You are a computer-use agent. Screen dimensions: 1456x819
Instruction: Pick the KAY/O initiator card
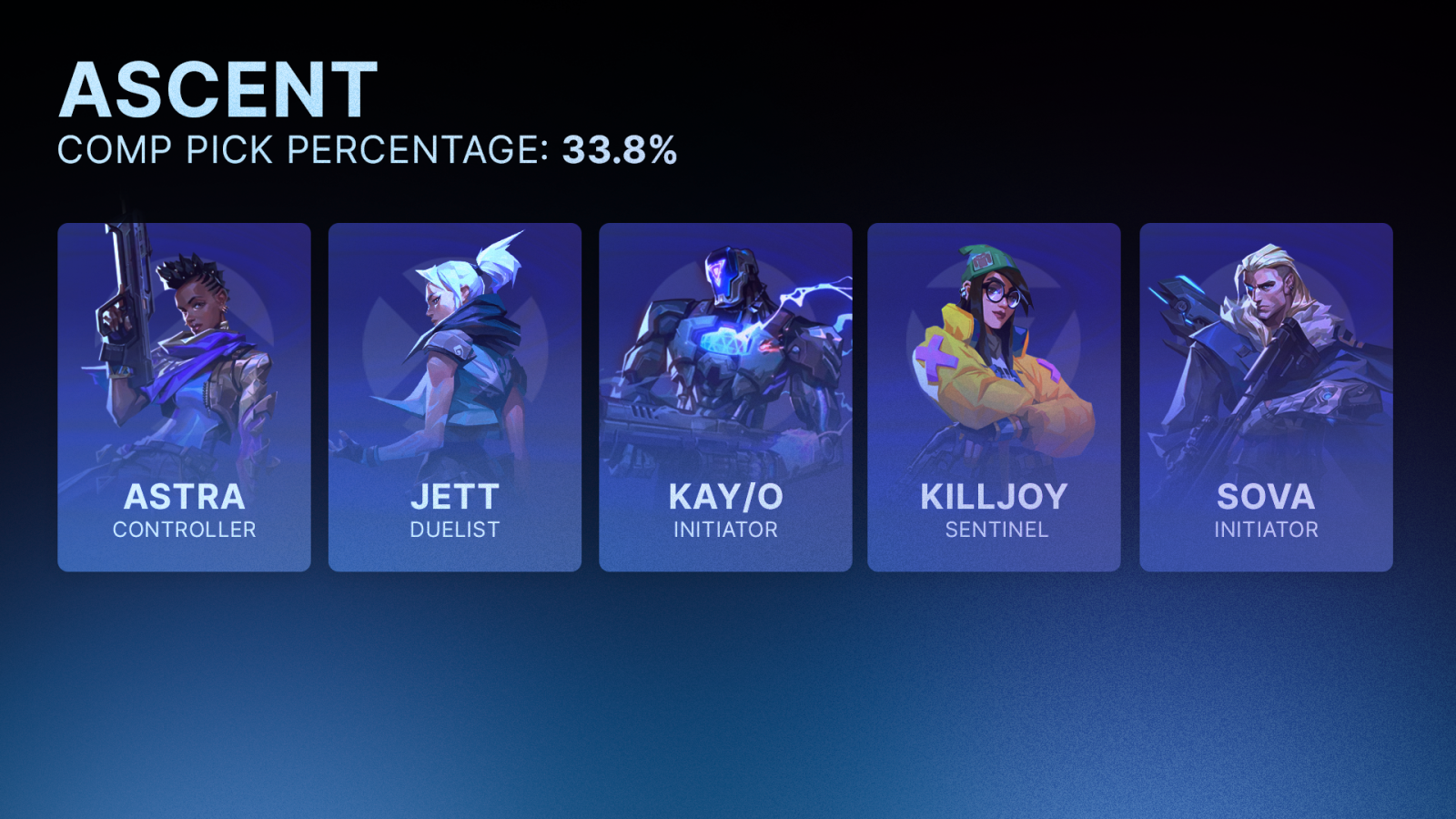pyautogui.click(x=725, y=398)
